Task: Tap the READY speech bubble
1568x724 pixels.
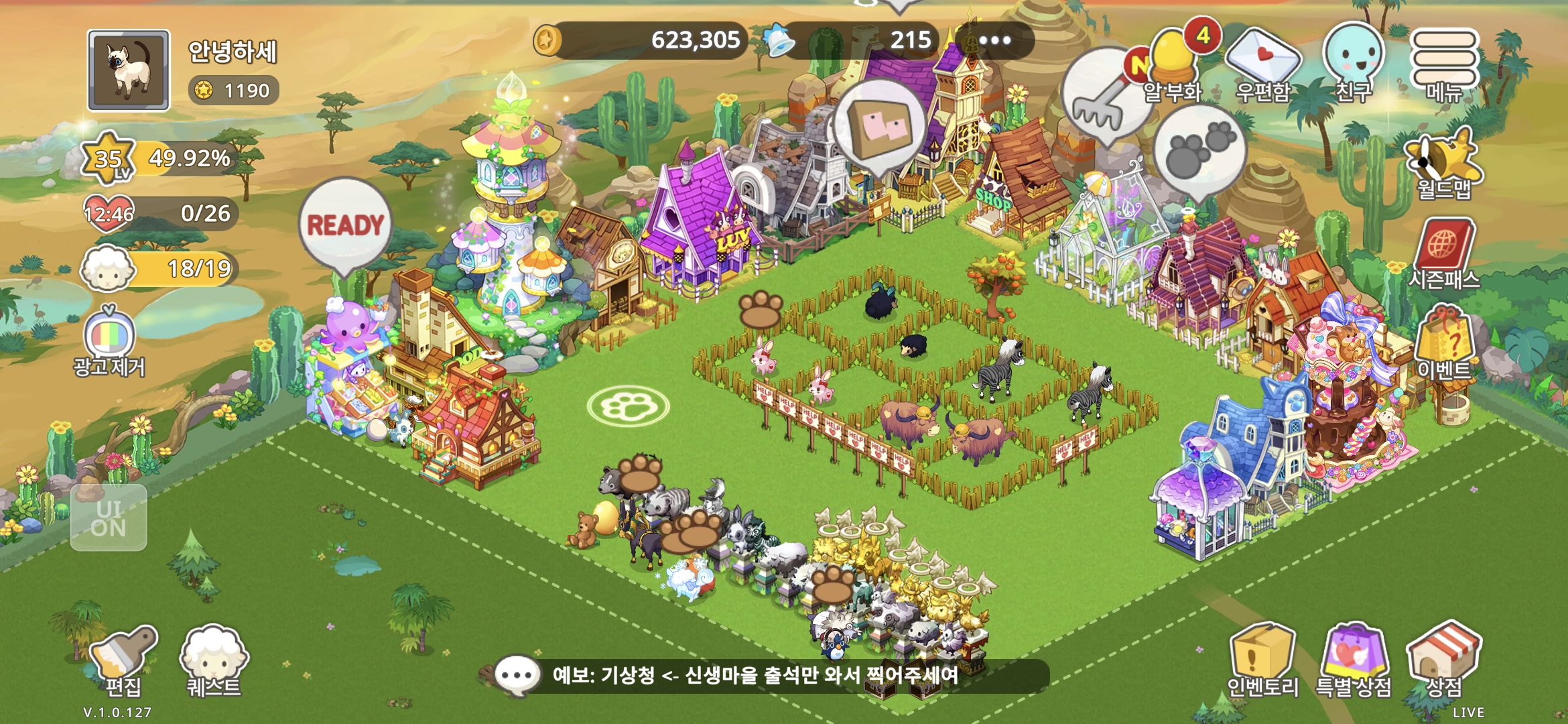Action: [x=345, y=223]
